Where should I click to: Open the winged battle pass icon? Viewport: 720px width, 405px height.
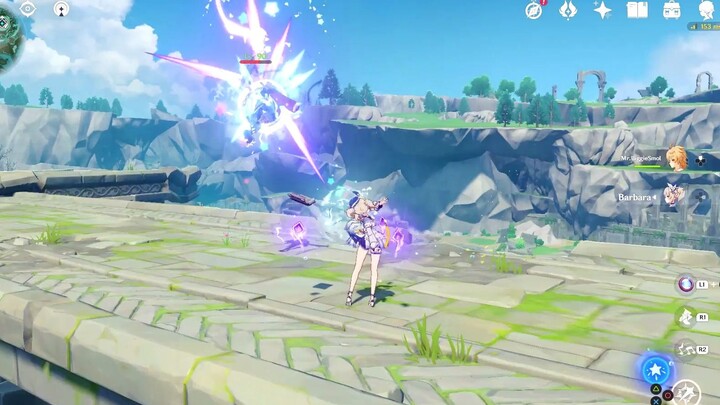(x=568, y=10)
